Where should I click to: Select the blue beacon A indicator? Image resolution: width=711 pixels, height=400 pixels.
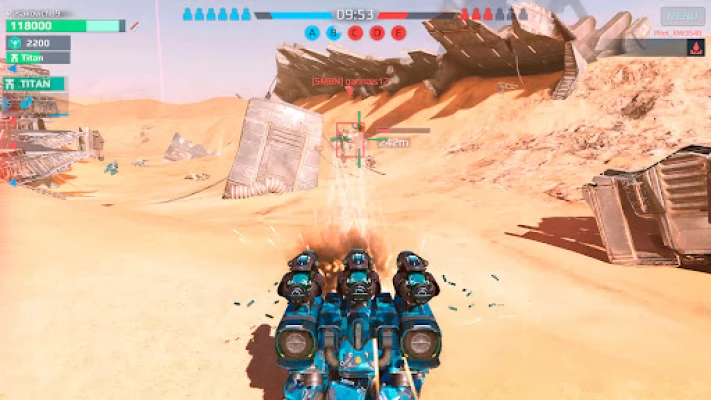coord(313,33)
